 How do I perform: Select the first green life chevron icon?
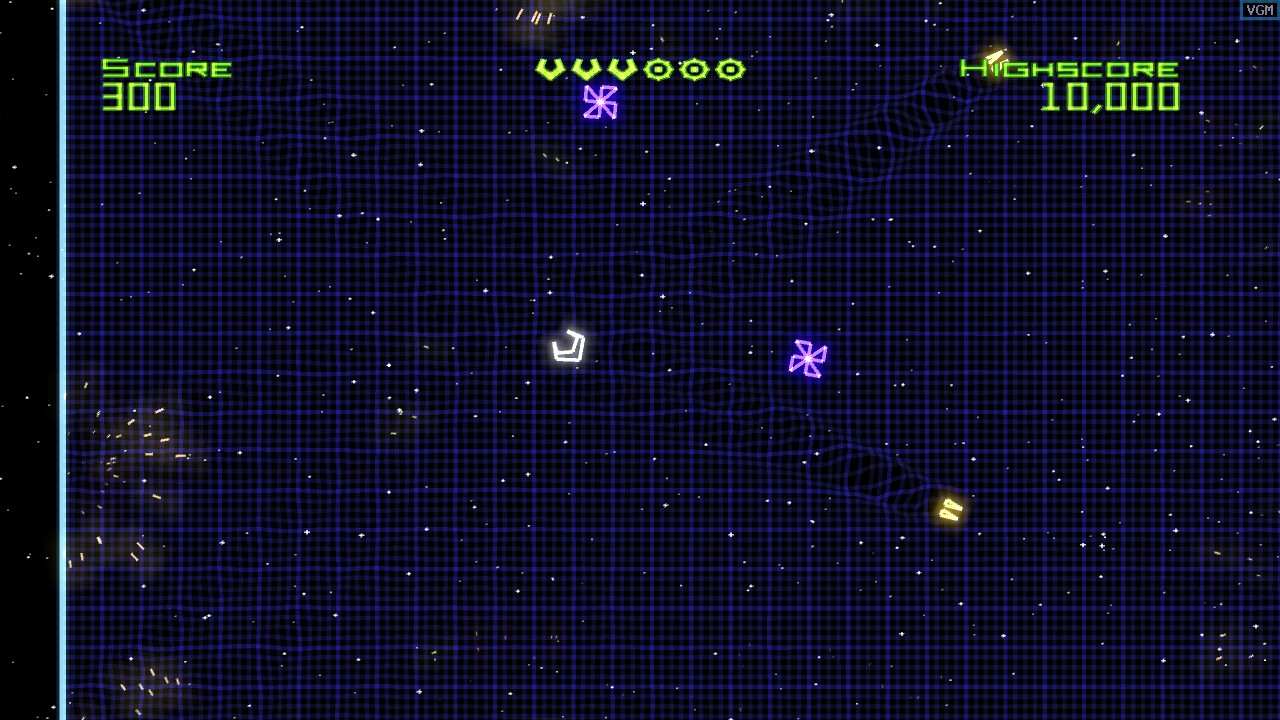tap(548, 69)
